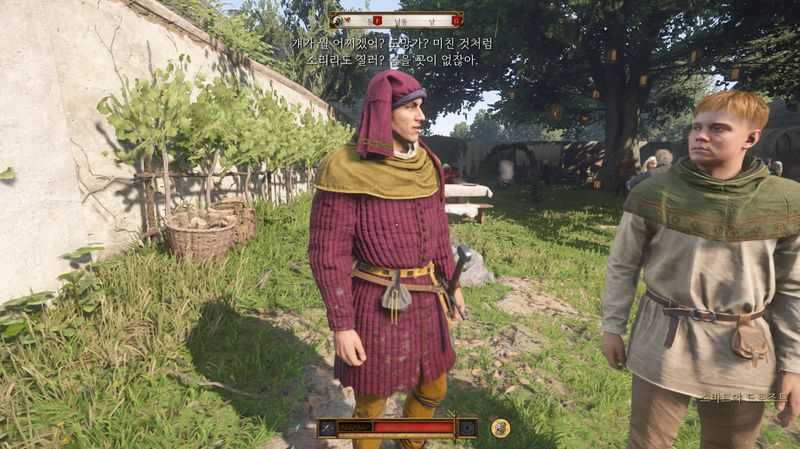Click the weapon slot icon beside the health bar
The height and width of the screenshot is (449, 800).
pos(328,428)
